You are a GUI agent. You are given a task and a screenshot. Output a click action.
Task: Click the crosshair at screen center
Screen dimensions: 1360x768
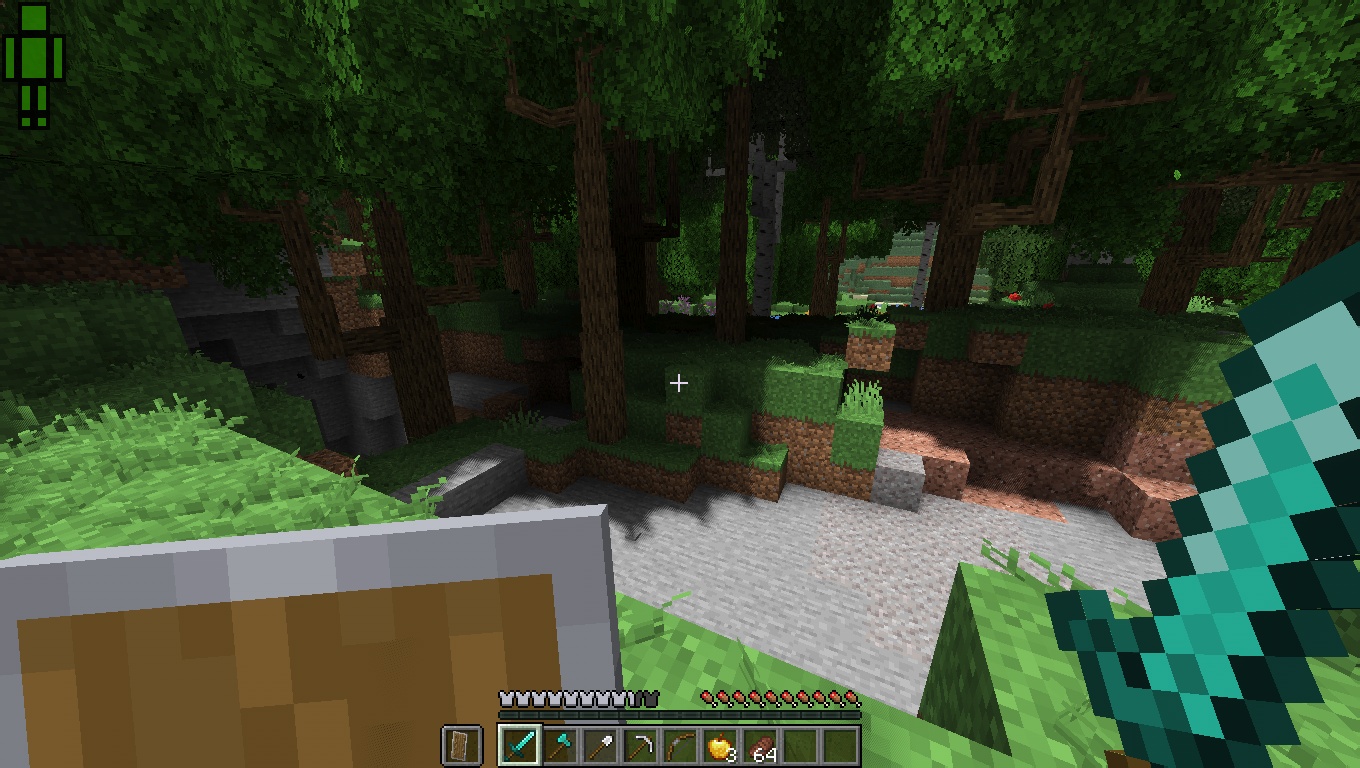679,383
